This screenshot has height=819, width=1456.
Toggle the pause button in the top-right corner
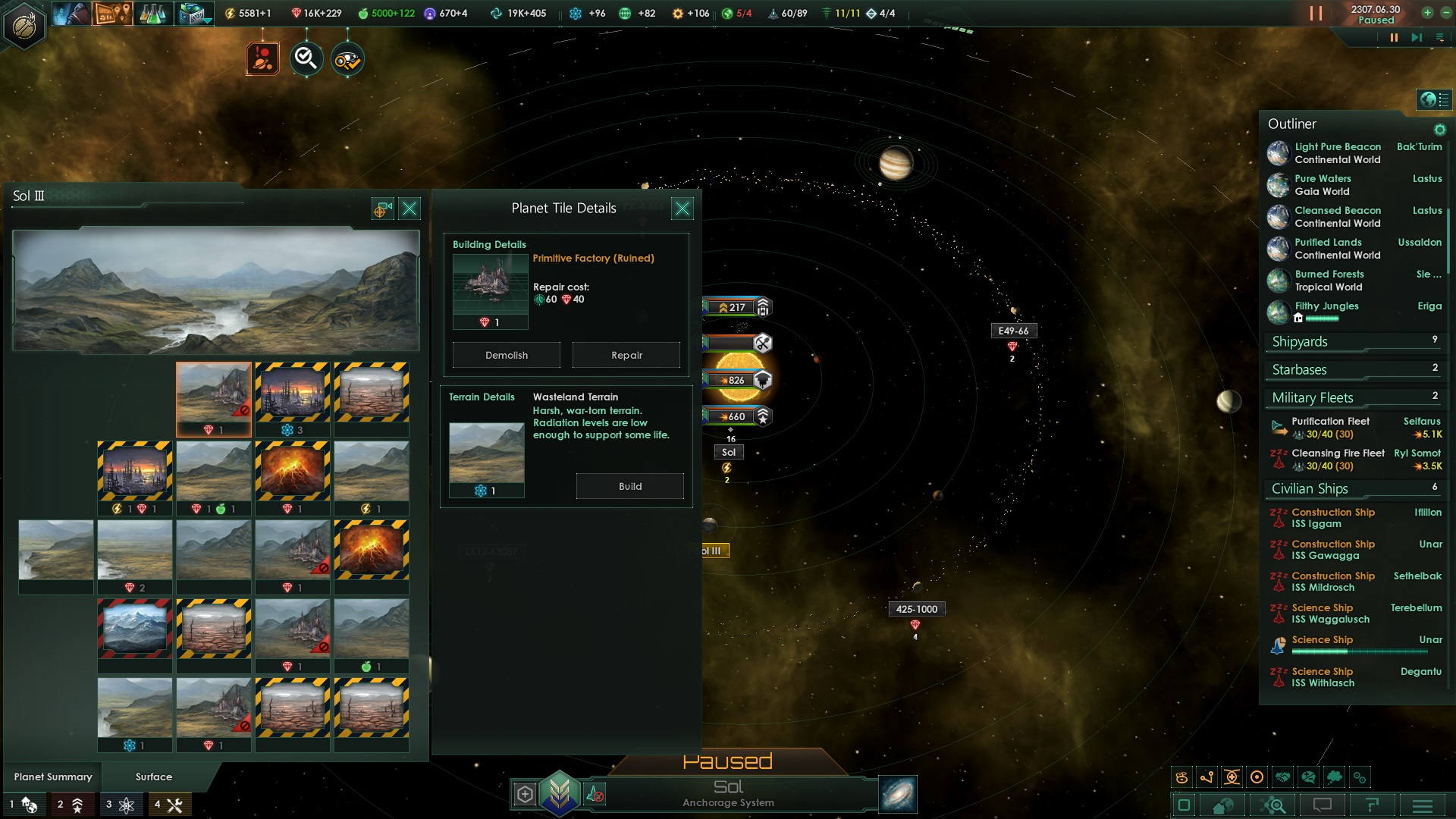coord(1317,13)
